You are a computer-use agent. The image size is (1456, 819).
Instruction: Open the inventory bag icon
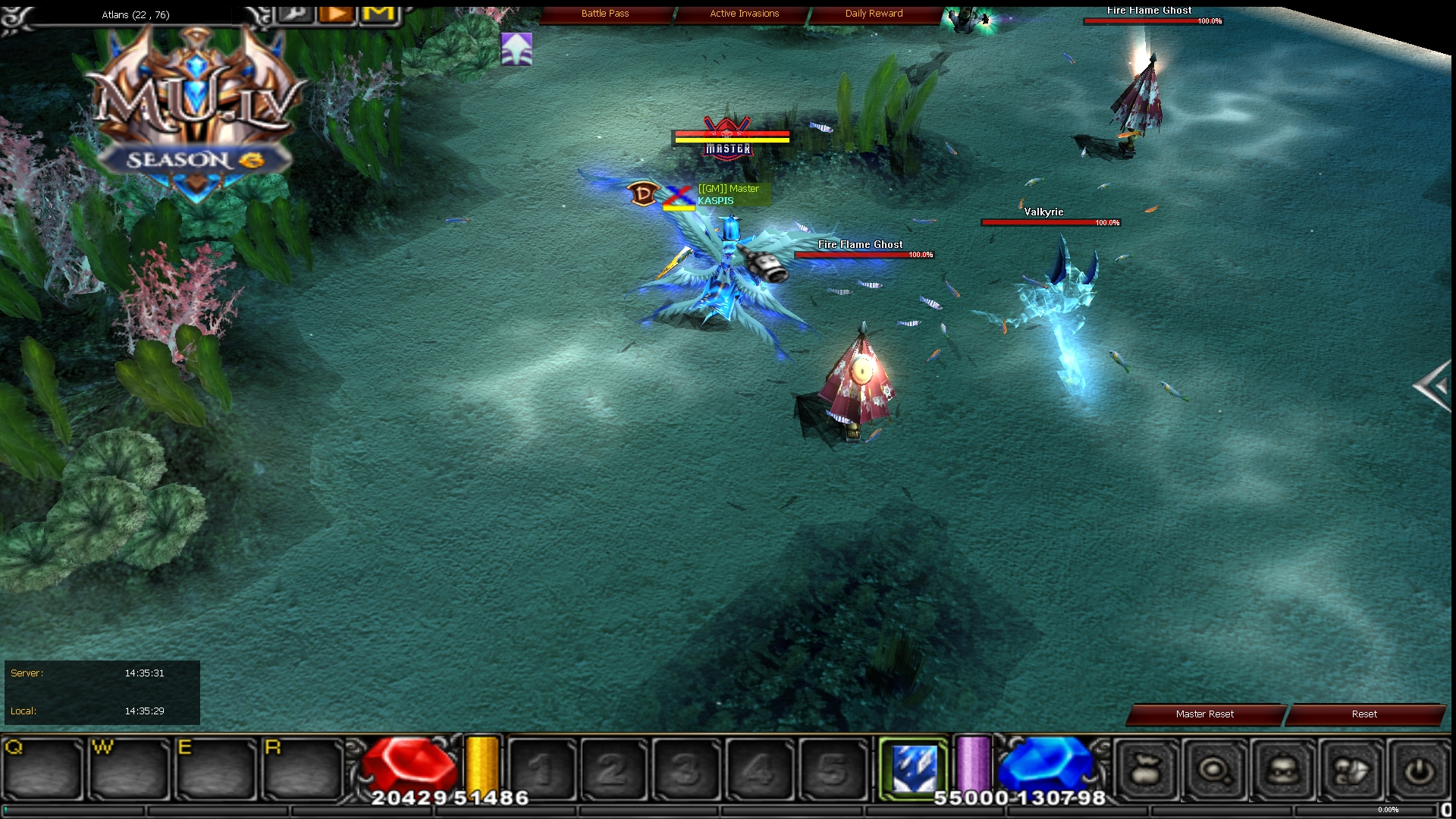point(1146,771)
